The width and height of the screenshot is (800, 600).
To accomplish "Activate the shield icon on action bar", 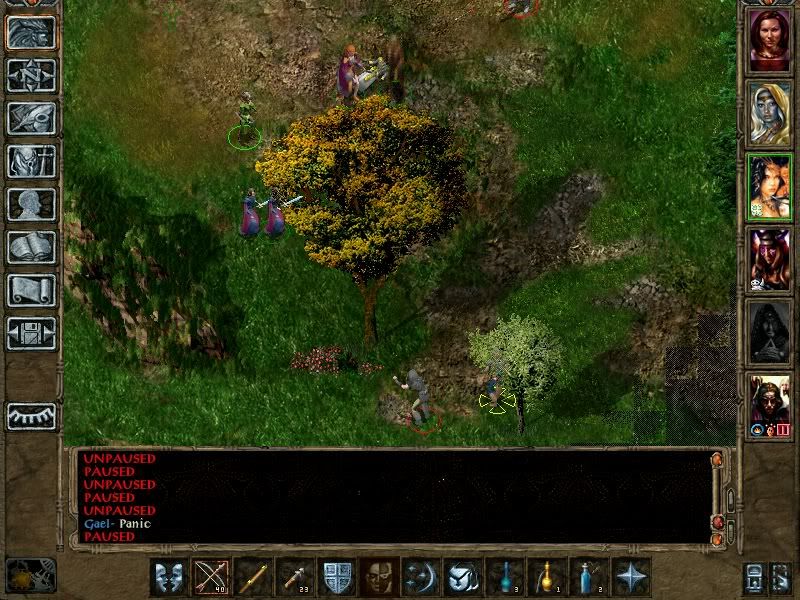I will coord(336,577).
